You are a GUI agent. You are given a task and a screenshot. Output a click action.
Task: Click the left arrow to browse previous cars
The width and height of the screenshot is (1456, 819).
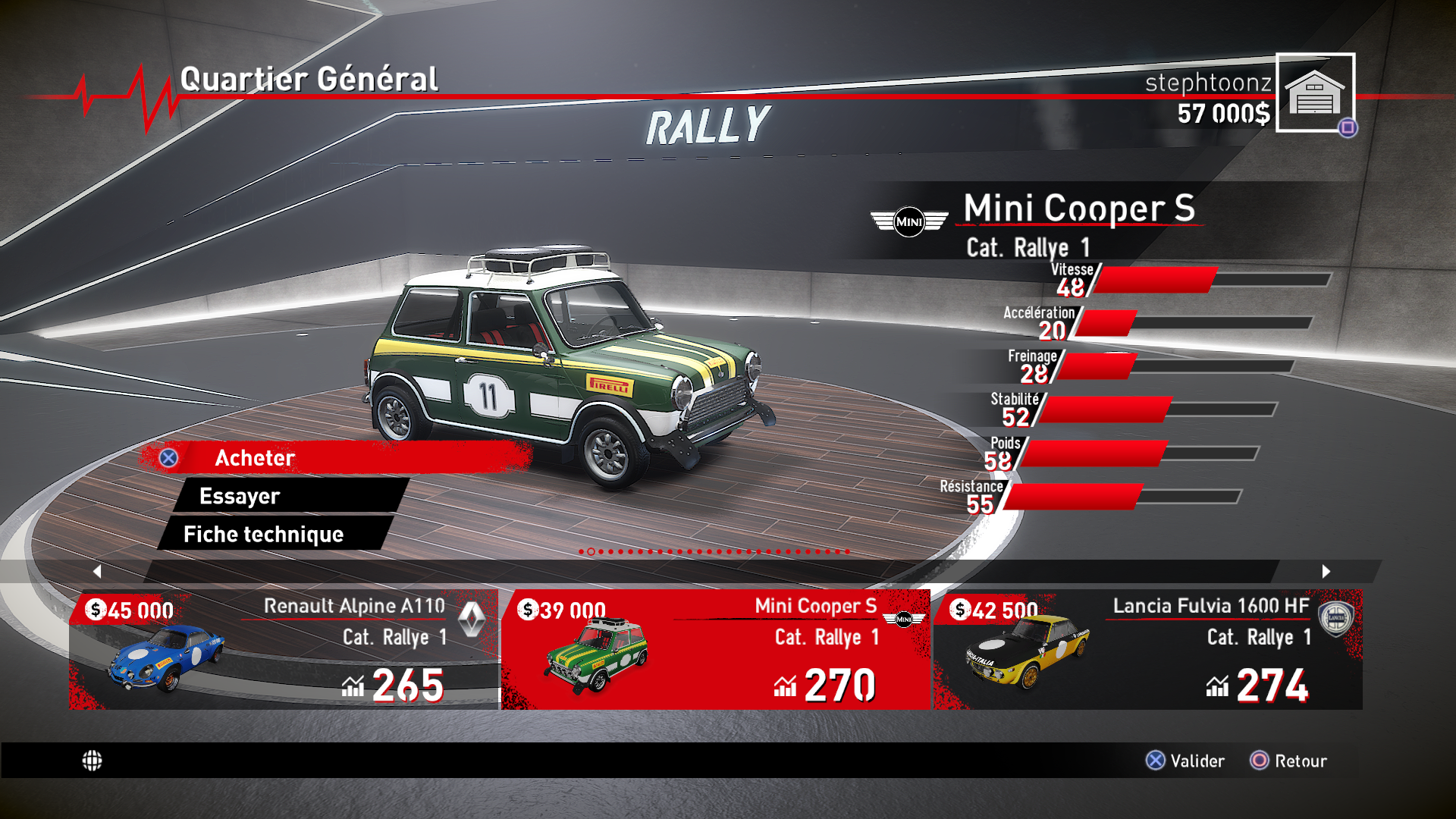[97, 571]
